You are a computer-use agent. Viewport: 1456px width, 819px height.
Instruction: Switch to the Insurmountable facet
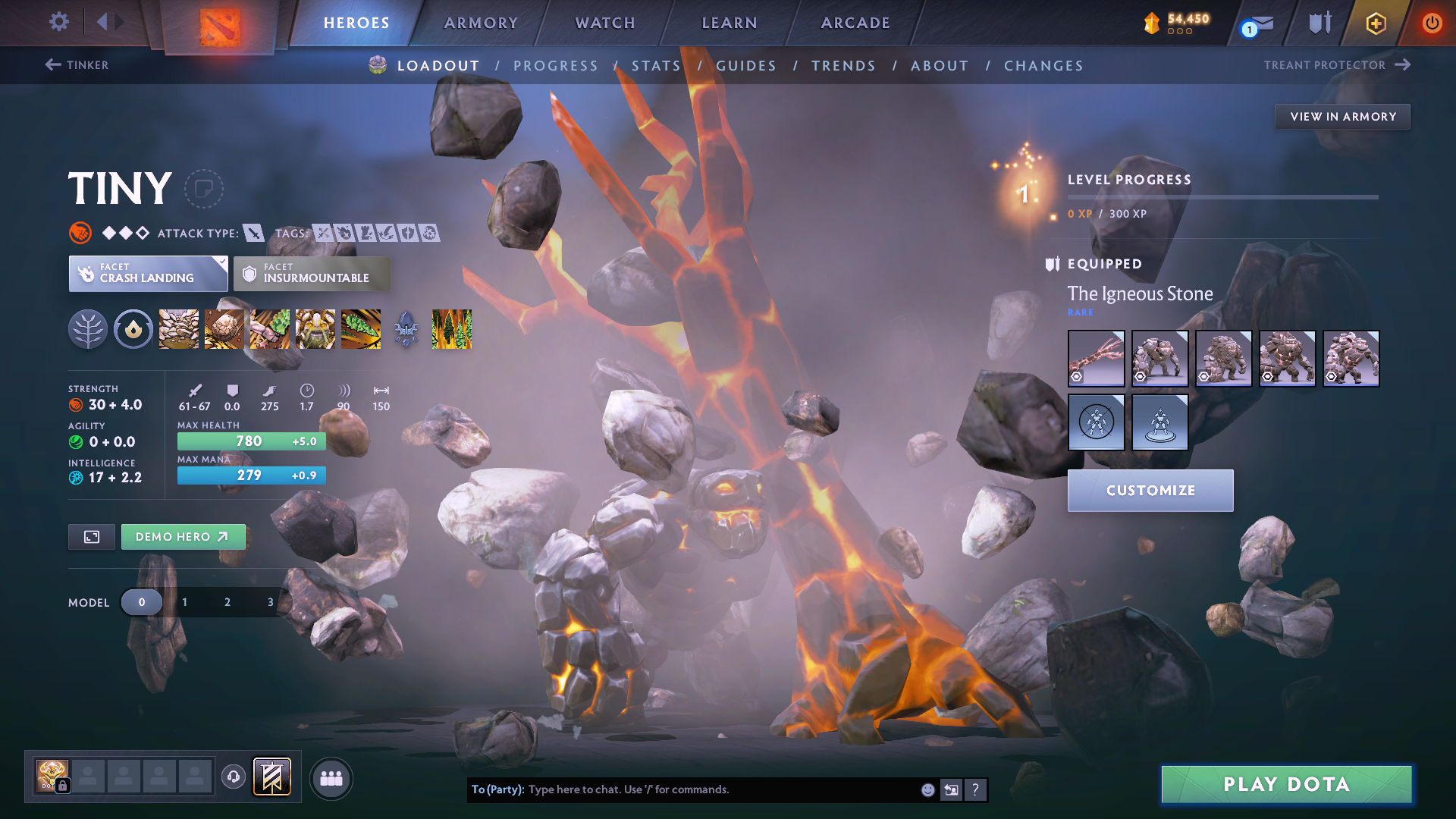(312, 273)
